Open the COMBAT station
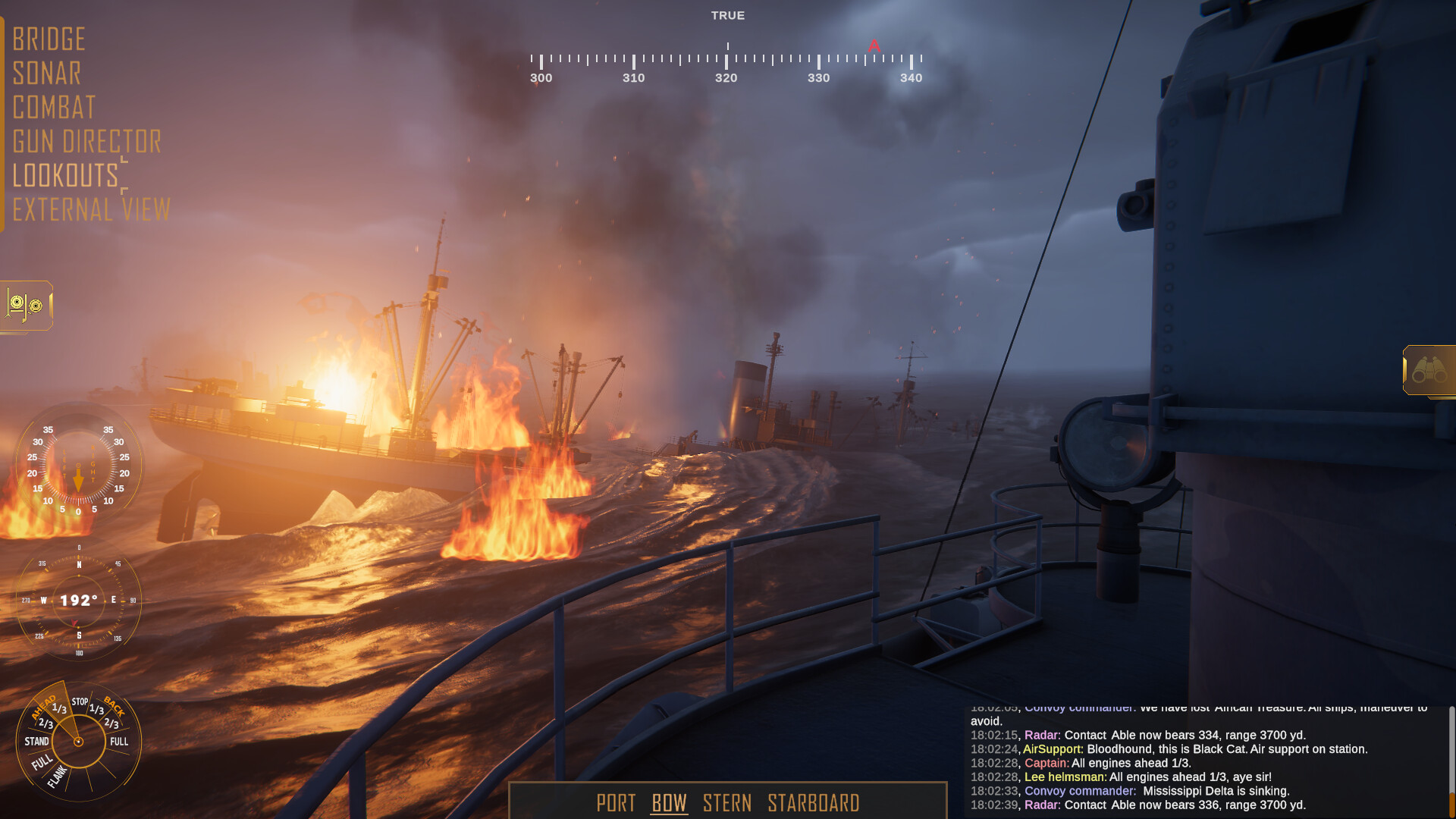The height and width of the screenshot is (819, 1456). 55,108
